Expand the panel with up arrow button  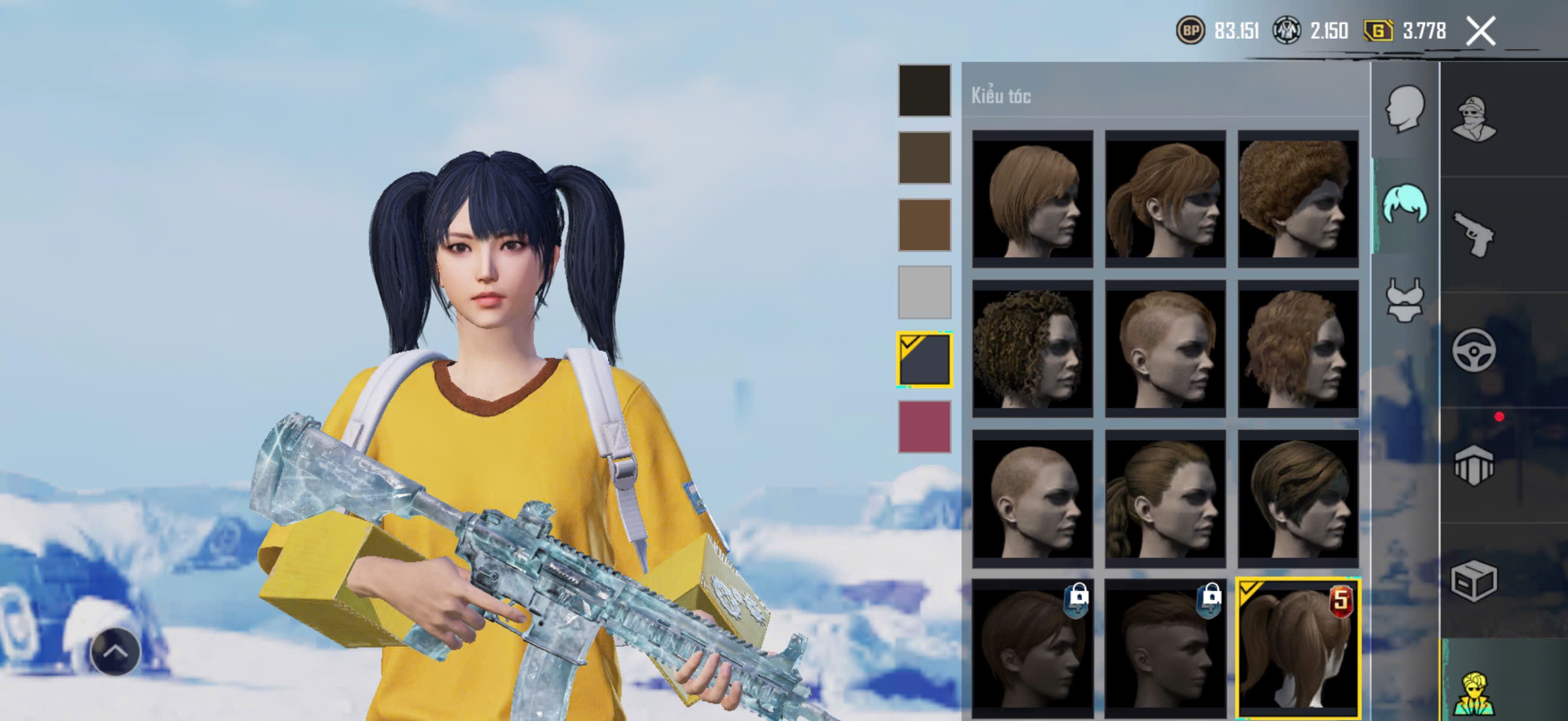[115, 652]
